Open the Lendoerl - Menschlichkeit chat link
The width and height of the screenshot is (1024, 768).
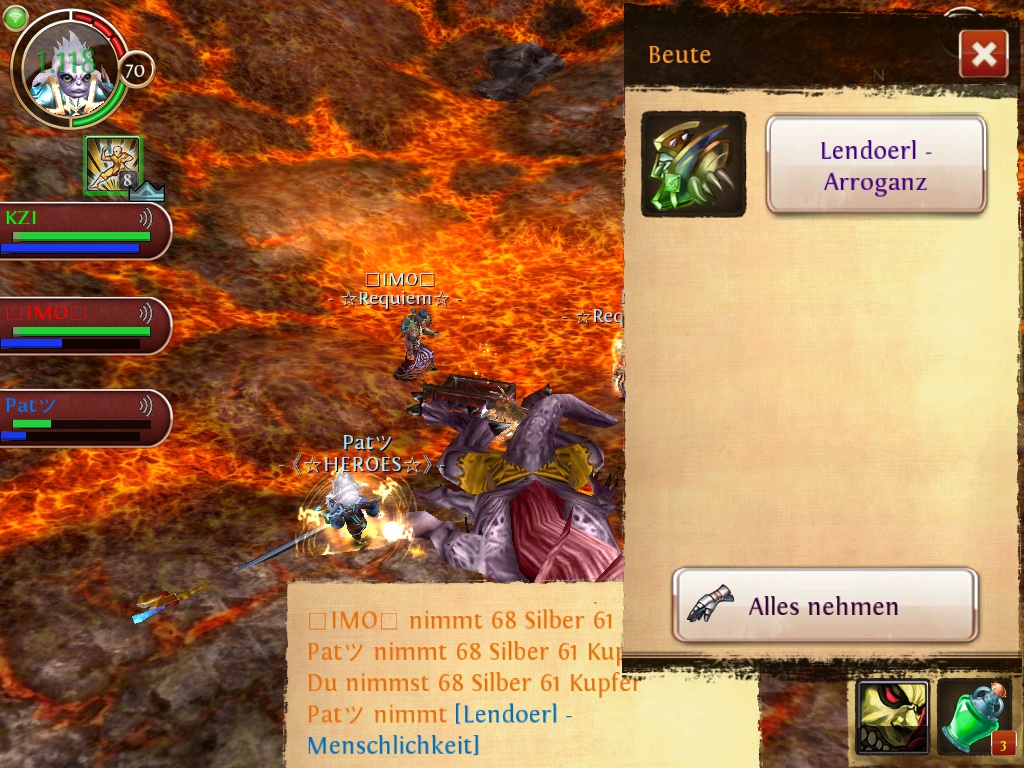(x=440, y=730)
